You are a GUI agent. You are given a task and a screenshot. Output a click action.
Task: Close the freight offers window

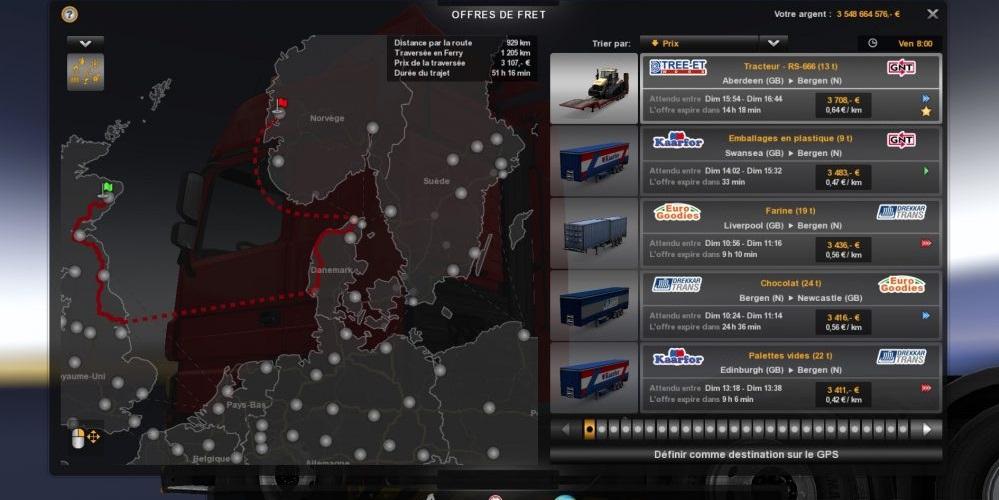(x=932, y=14)
